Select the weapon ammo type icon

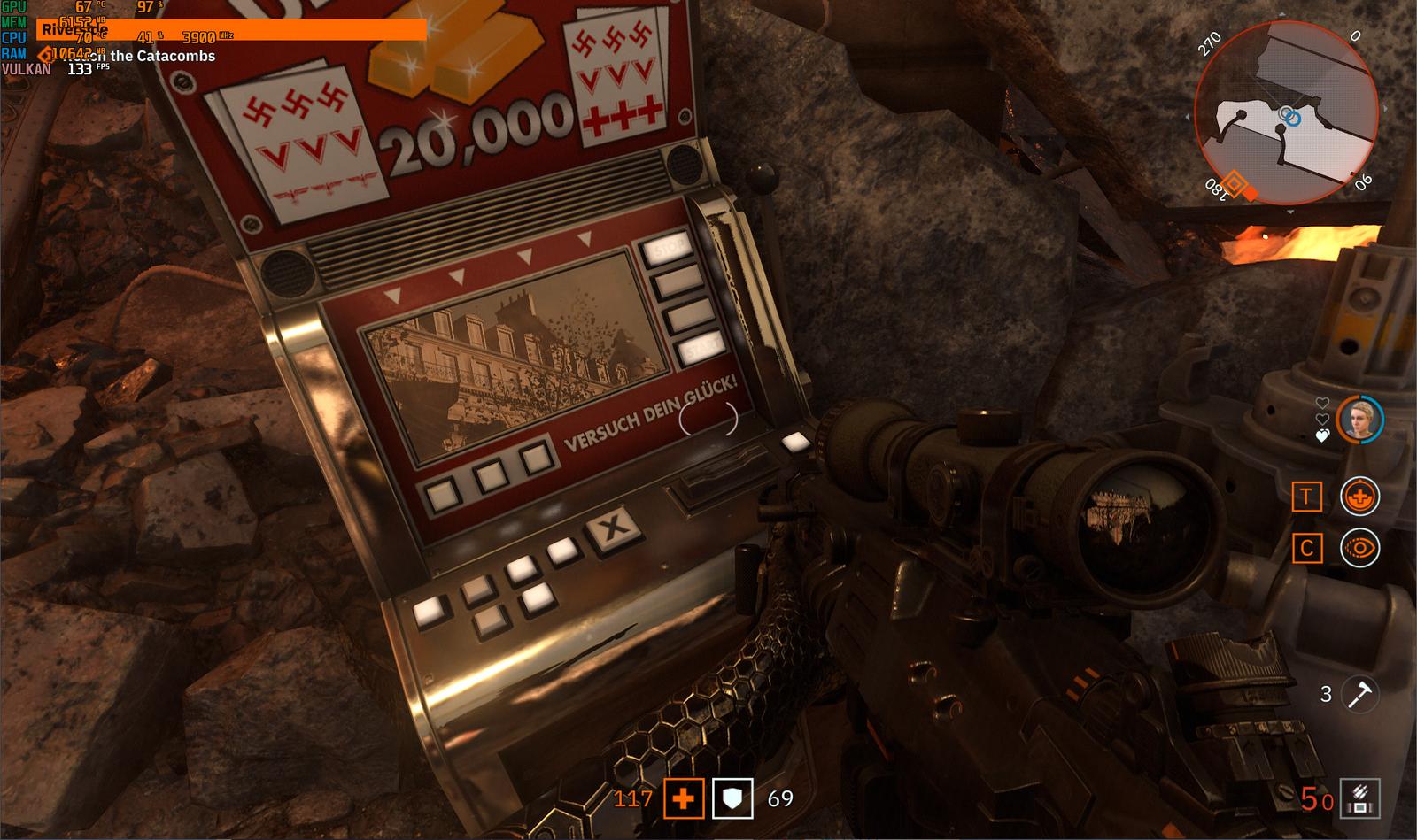coord(1360,798)
